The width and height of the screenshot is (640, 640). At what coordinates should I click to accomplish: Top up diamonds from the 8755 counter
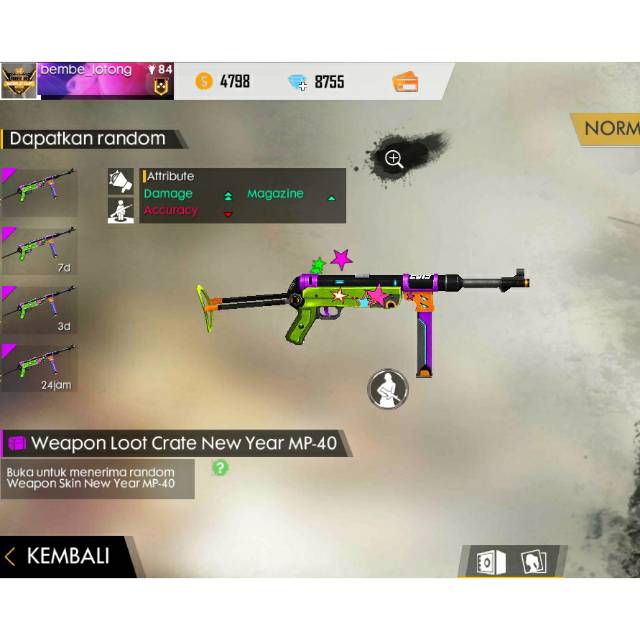318,82
